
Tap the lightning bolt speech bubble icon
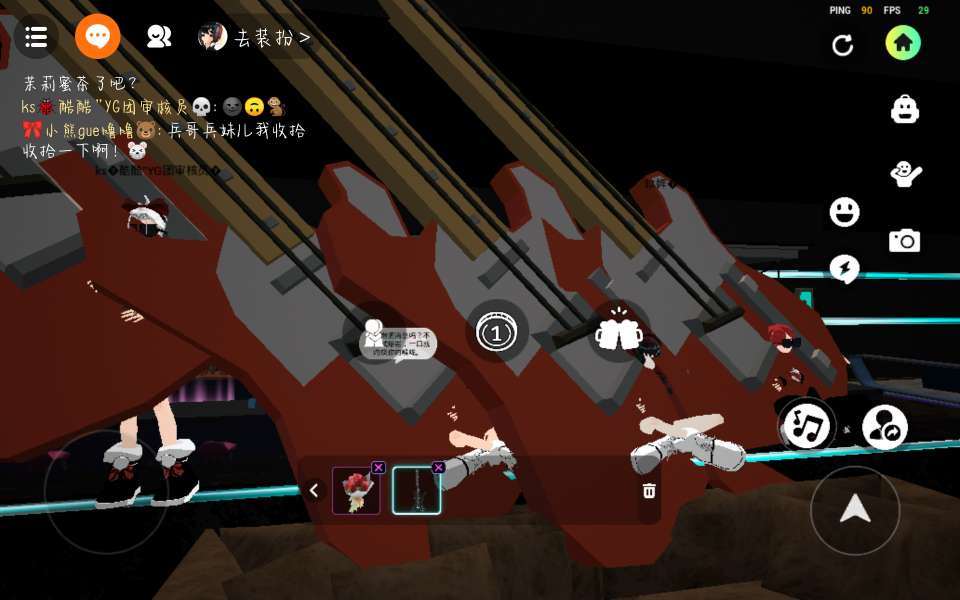[844, 268]
